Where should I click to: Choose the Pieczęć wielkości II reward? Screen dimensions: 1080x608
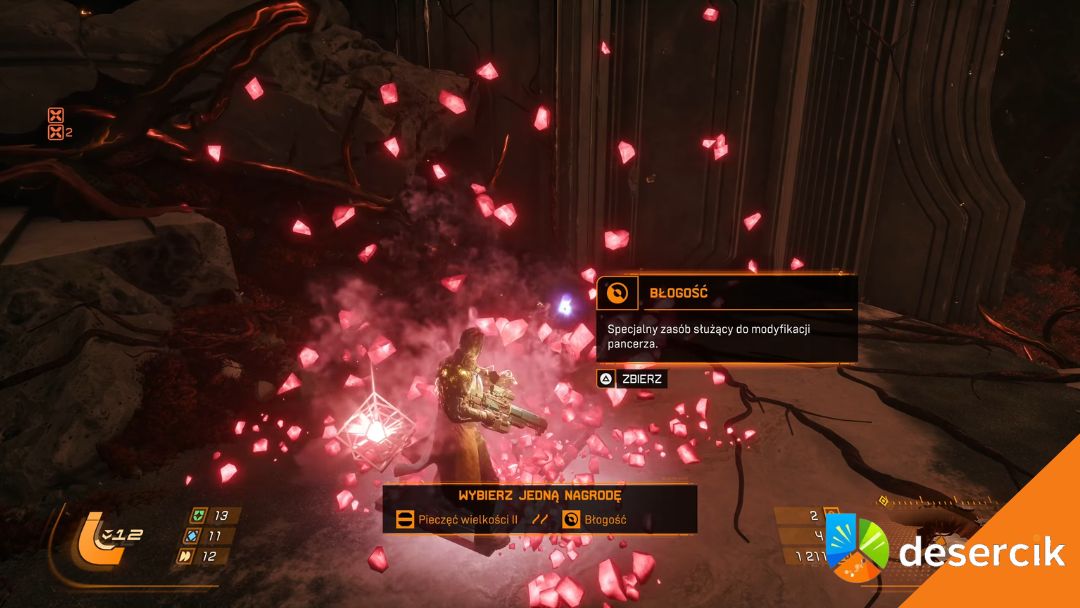pos(456,519)
